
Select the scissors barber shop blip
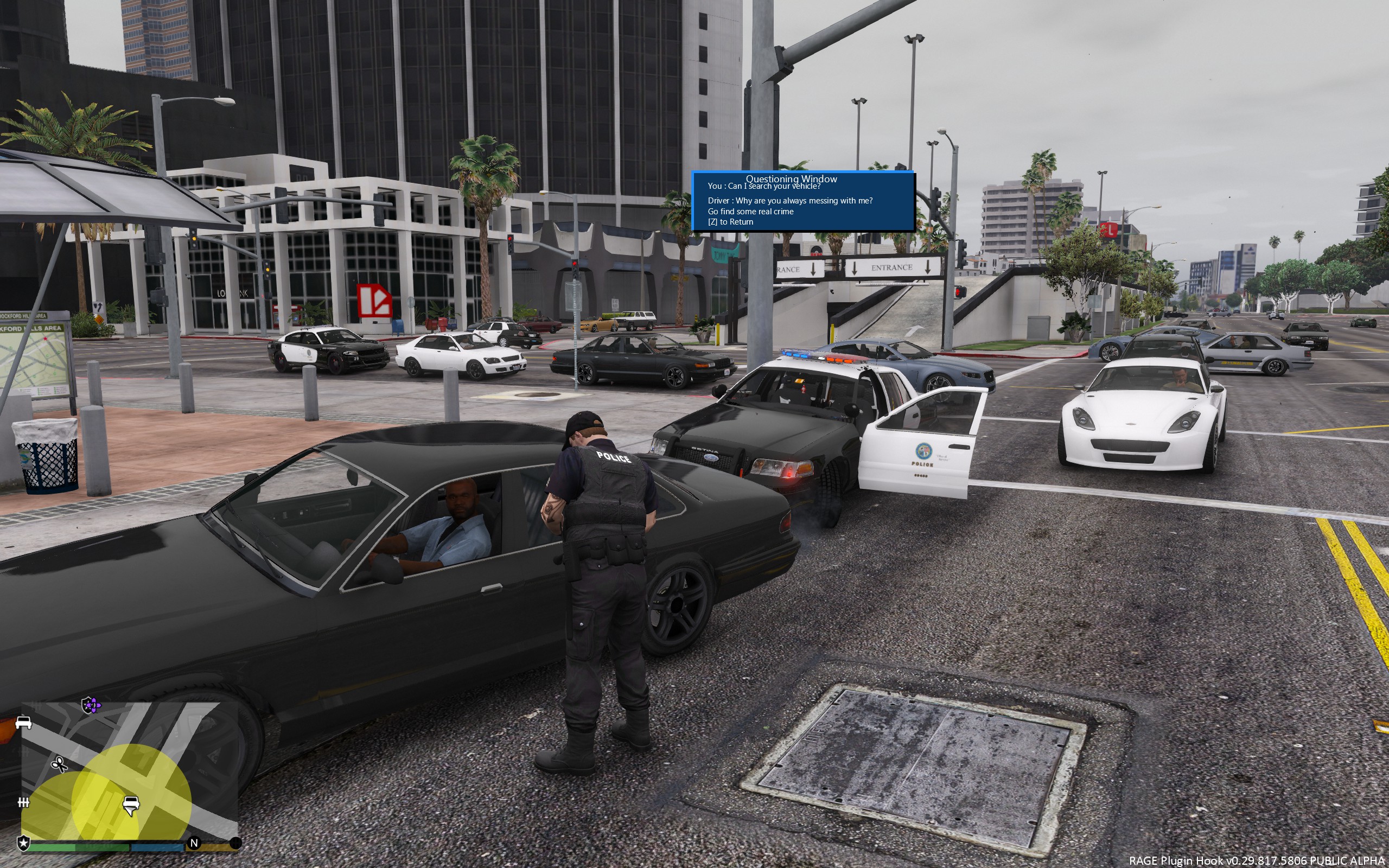59,764
